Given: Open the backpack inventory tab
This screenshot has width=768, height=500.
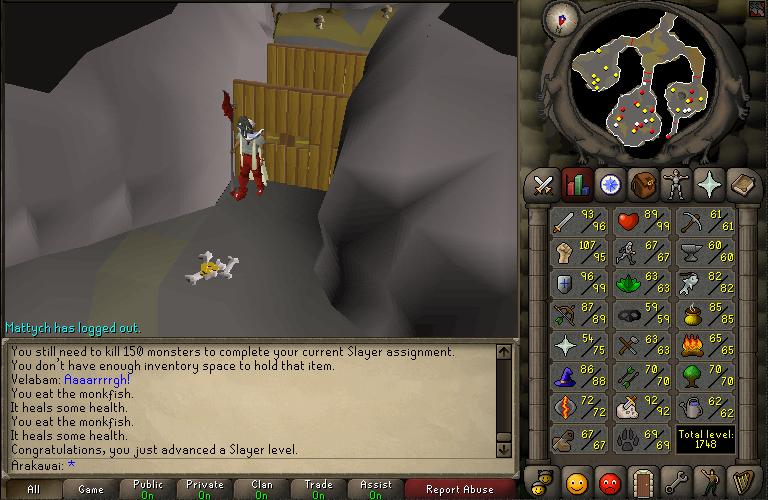Looking at the screenshot, I should [642, 184].
